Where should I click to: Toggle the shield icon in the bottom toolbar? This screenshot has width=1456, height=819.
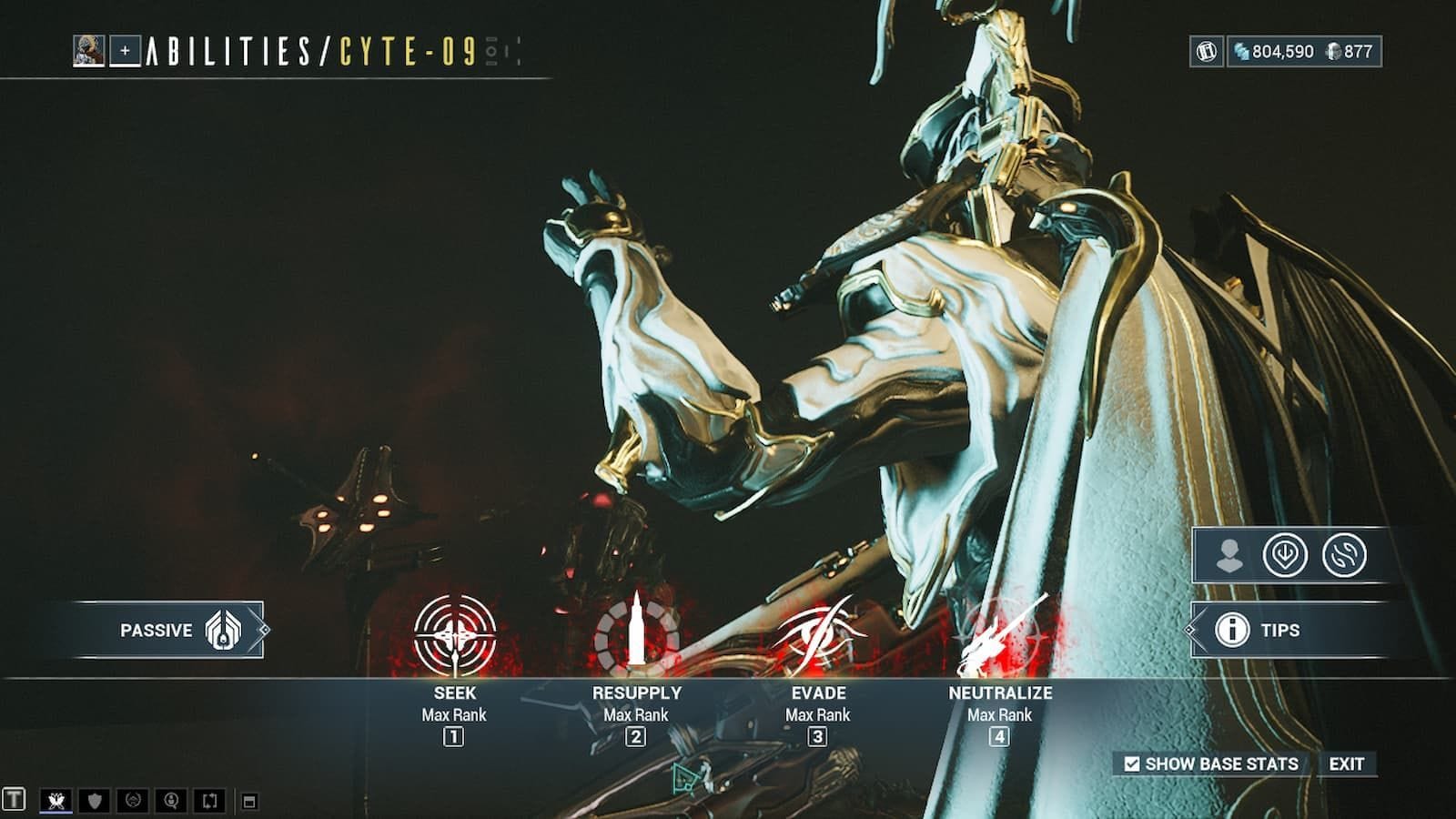coord(94,800)
